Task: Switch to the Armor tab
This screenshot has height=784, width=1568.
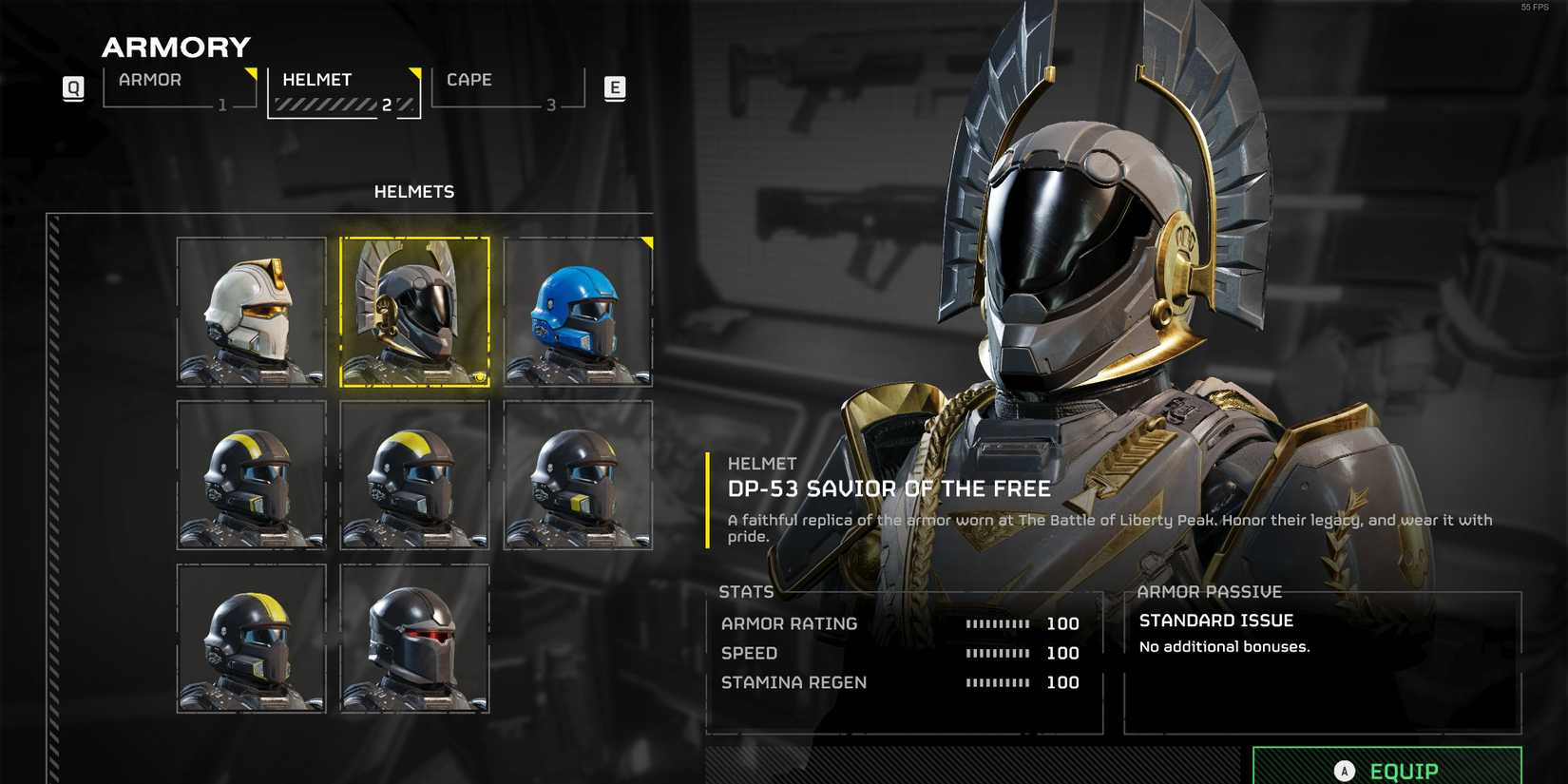Action: pyautogui.click(x=179, y=88)
